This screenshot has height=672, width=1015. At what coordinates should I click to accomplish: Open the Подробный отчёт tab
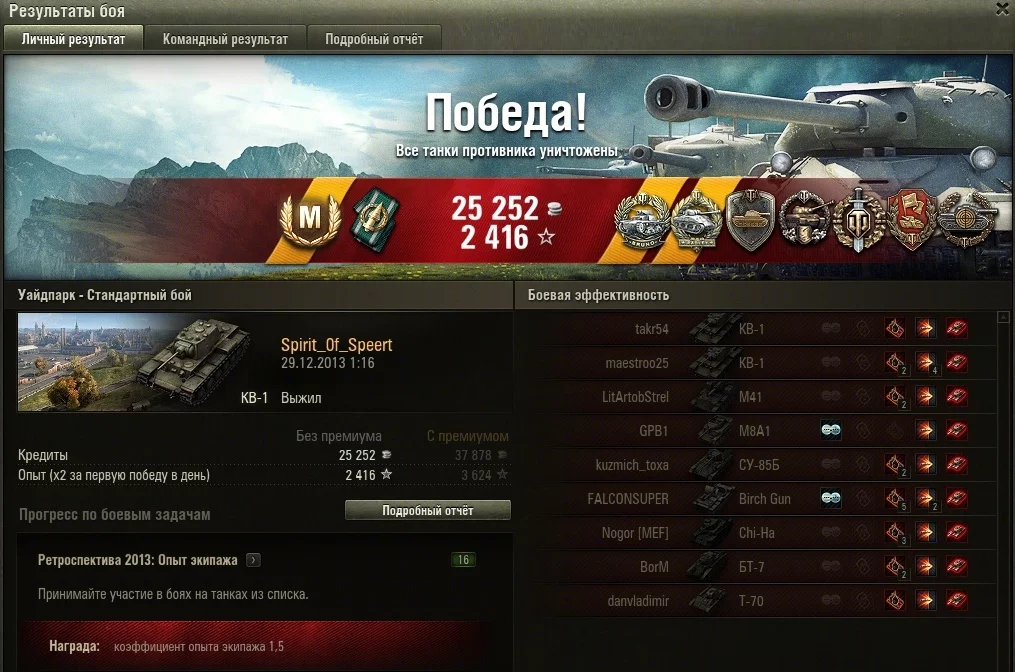pos(373,39)
